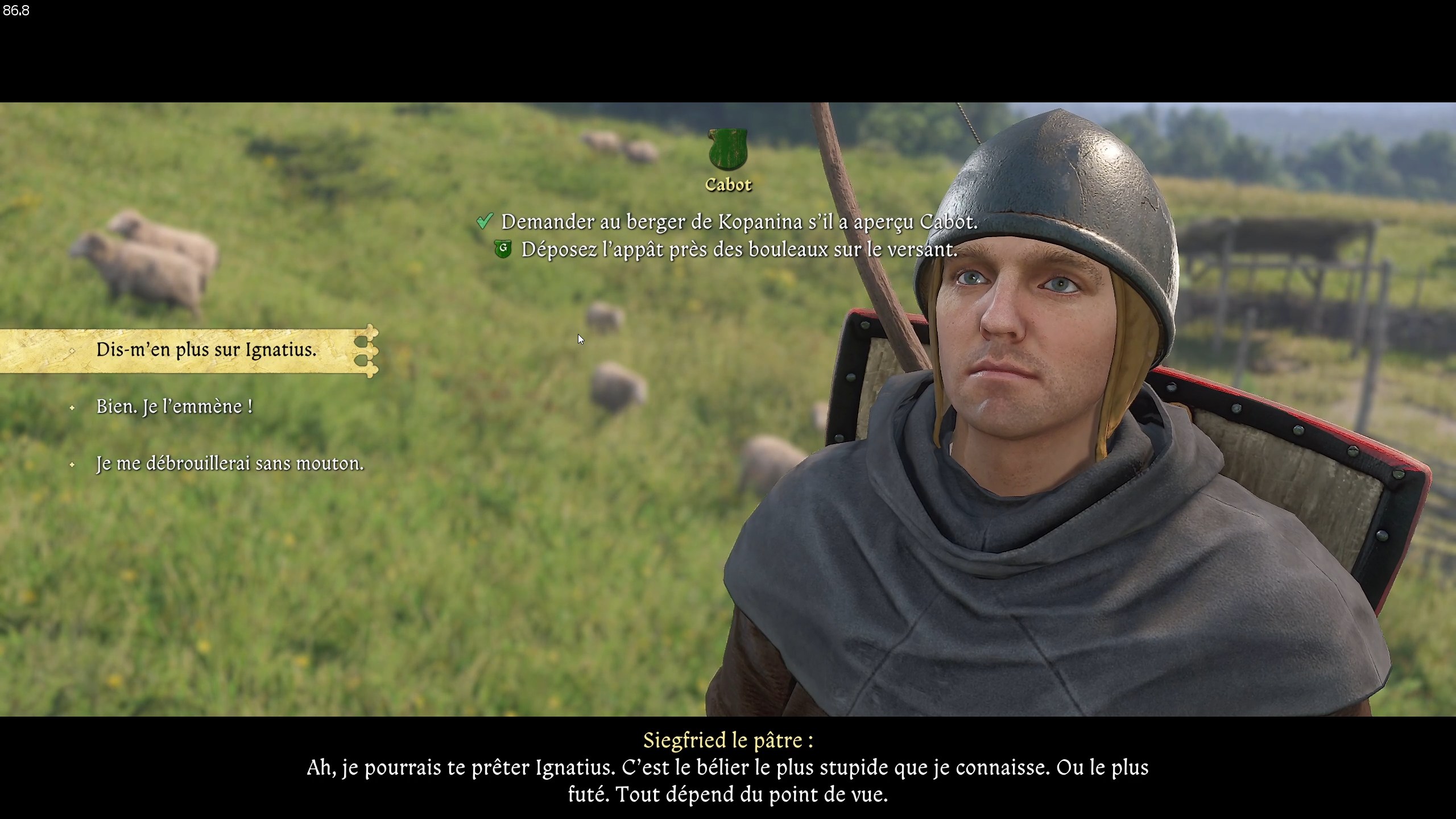Select the objective "Déposez l'appât près des bouleaux sur le versant"
This screenshot has height=819, width=1456.
pyautogui.click(x=739, y=249)
